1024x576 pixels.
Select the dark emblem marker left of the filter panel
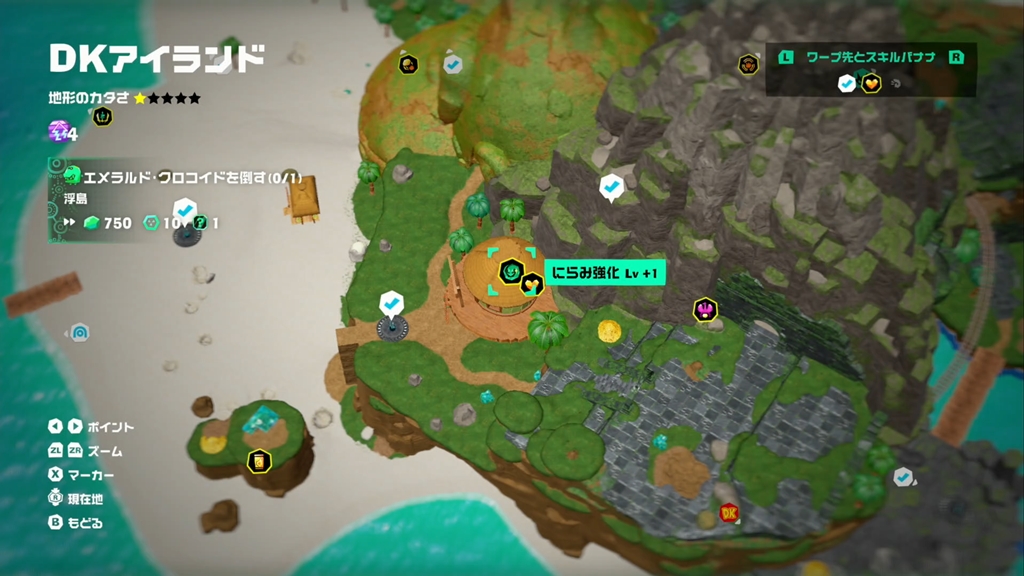748,65
